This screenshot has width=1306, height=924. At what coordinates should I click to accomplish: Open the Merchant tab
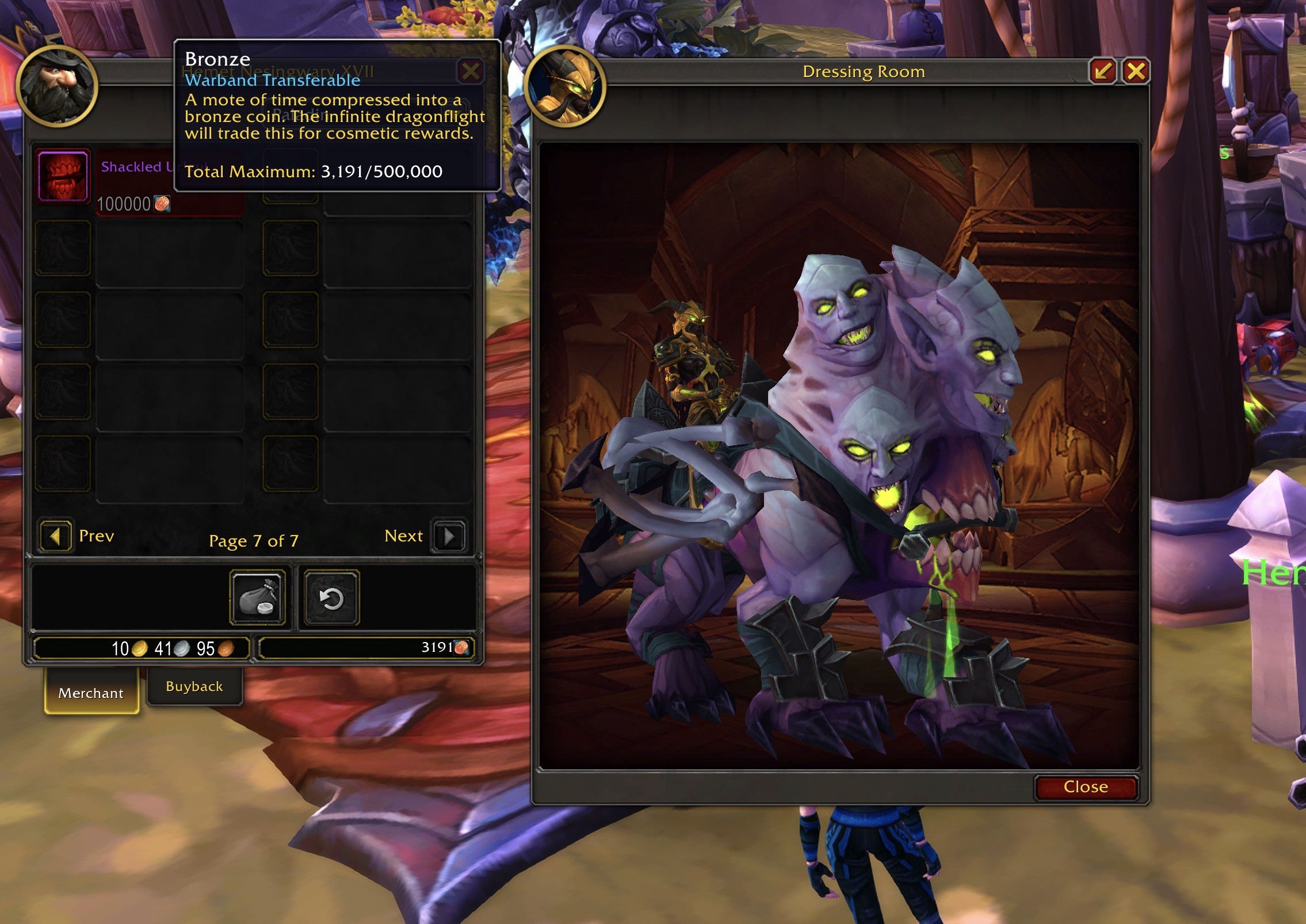pos(91,693)
